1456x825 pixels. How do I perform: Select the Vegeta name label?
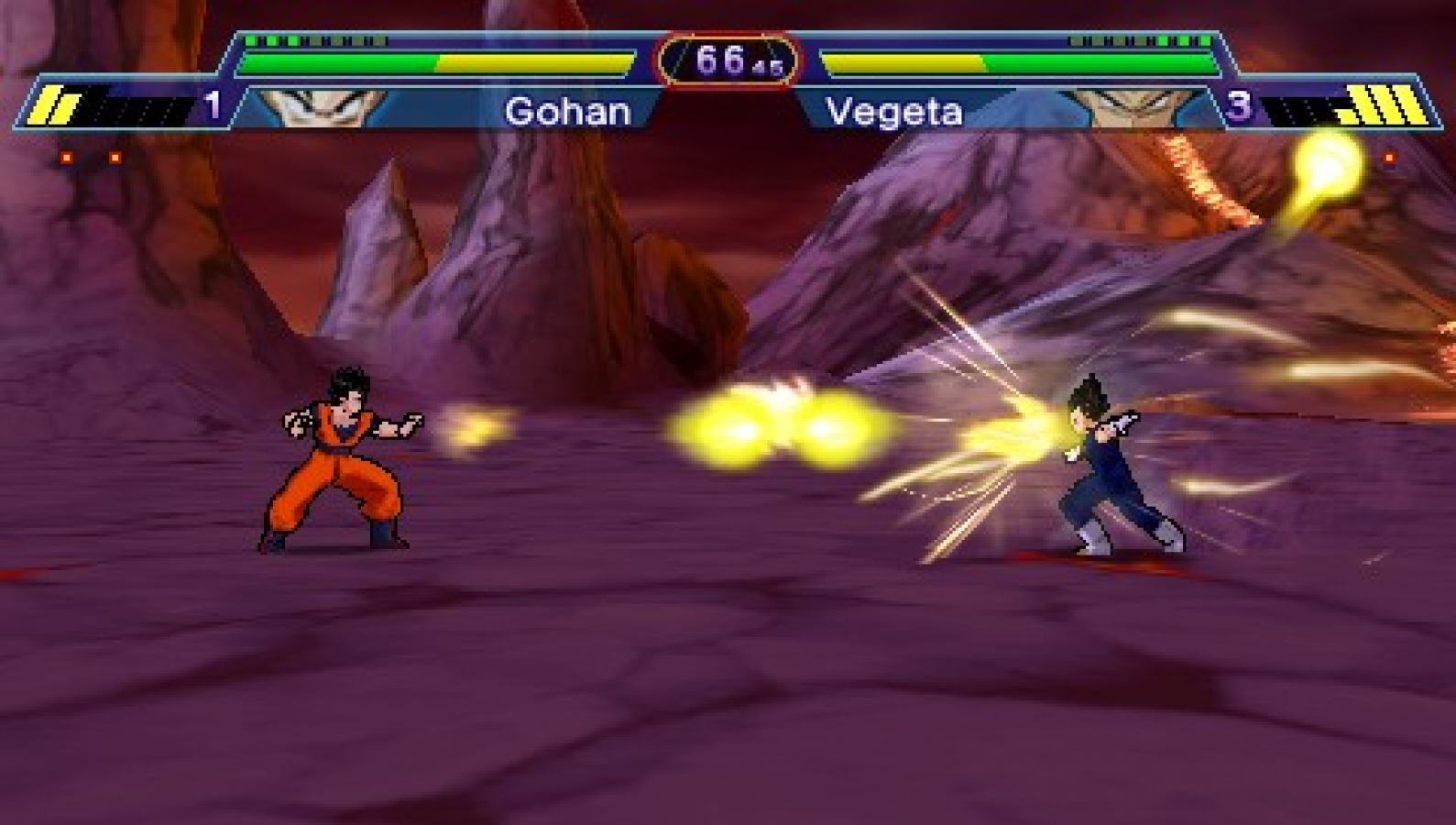(x=893, y=112)
